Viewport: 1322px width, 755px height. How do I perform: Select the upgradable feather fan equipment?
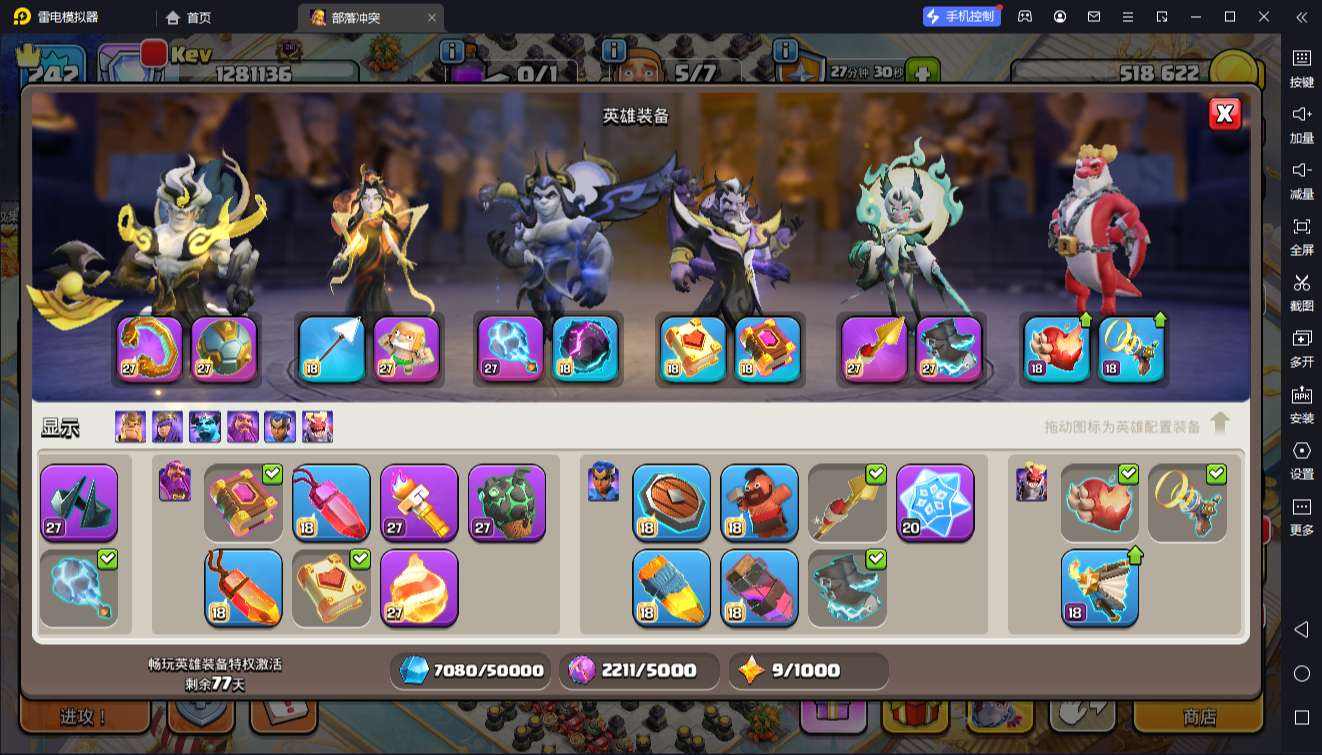pos(1099,588)
